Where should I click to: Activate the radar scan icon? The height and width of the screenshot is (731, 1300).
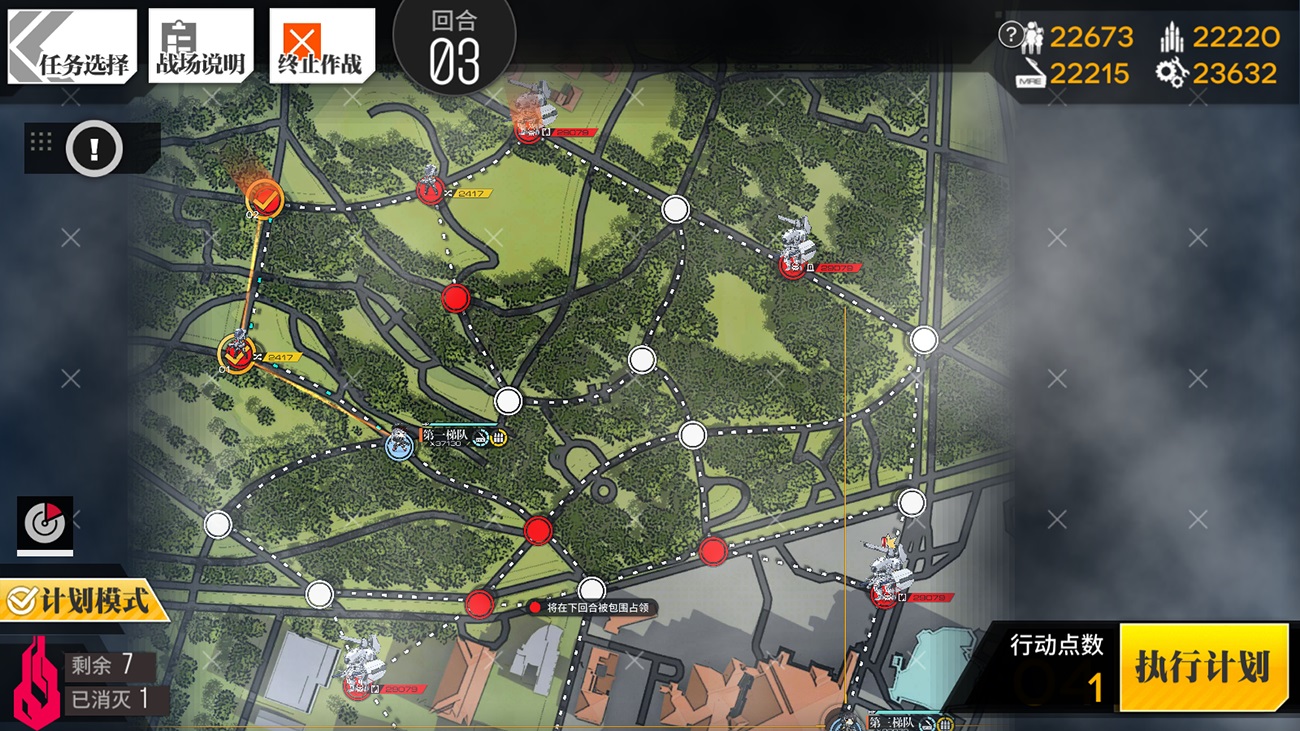click(x=45, y=523)
